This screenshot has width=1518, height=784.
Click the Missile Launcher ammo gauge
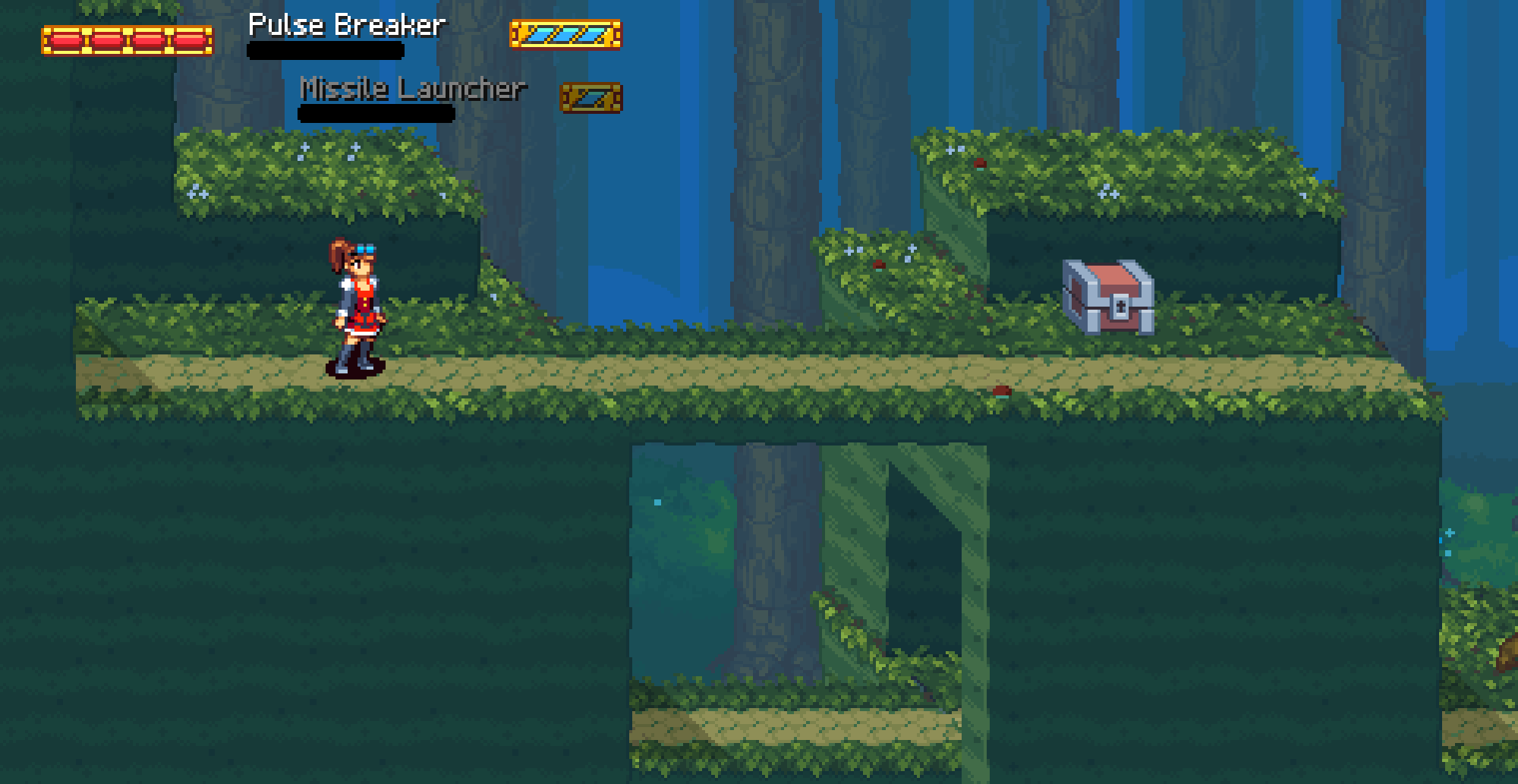pos(592,96)
